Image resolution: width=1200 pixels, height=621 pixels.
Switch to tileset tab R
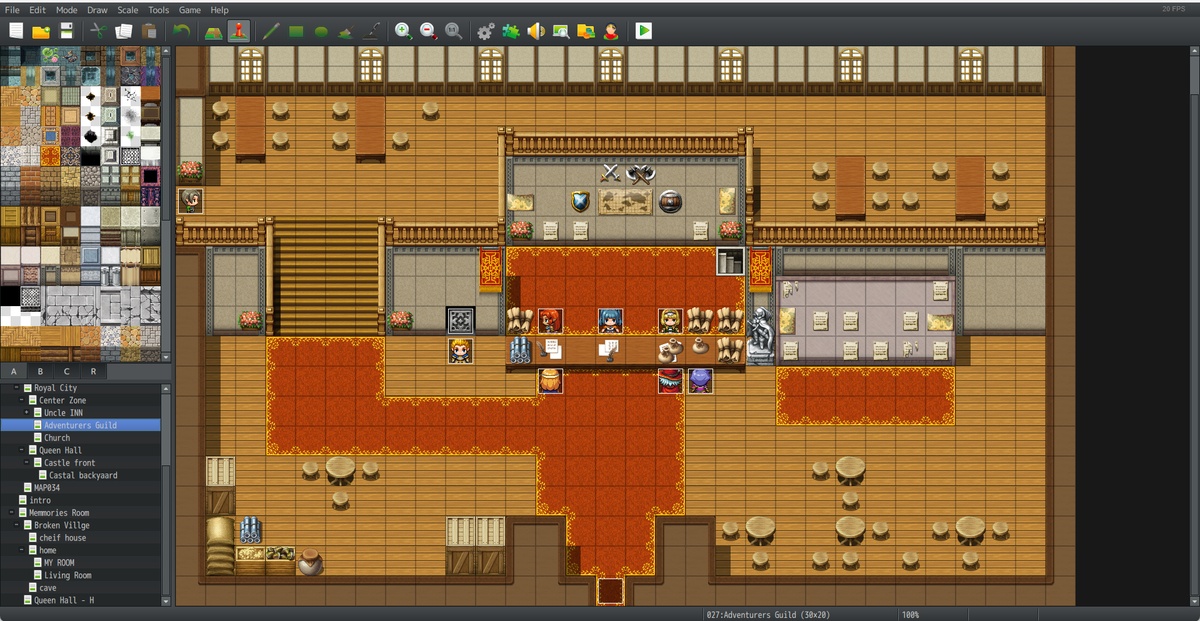93,371
